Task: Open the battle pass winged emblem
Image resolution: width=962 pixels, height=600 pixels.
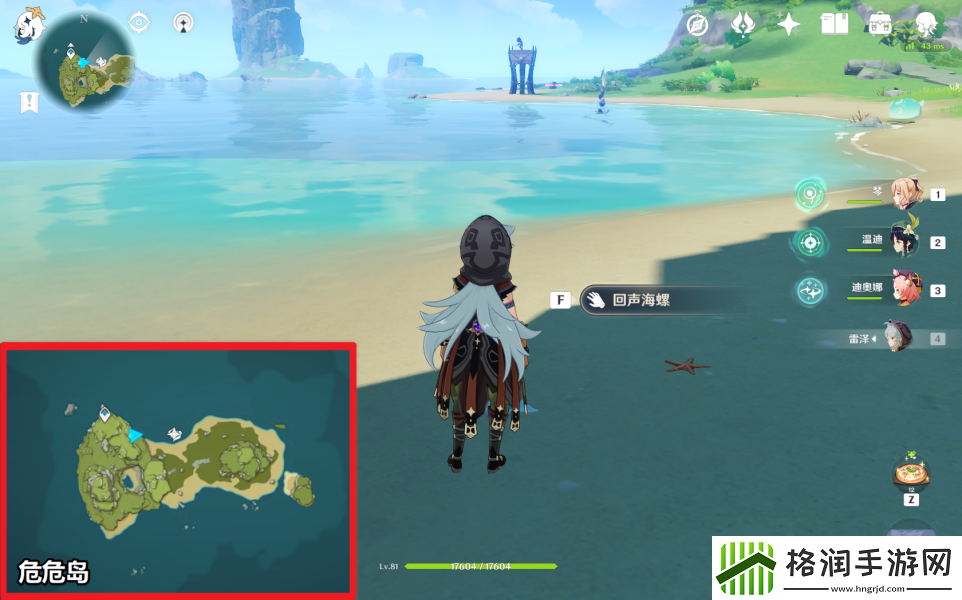Action: tap(742, 24)
